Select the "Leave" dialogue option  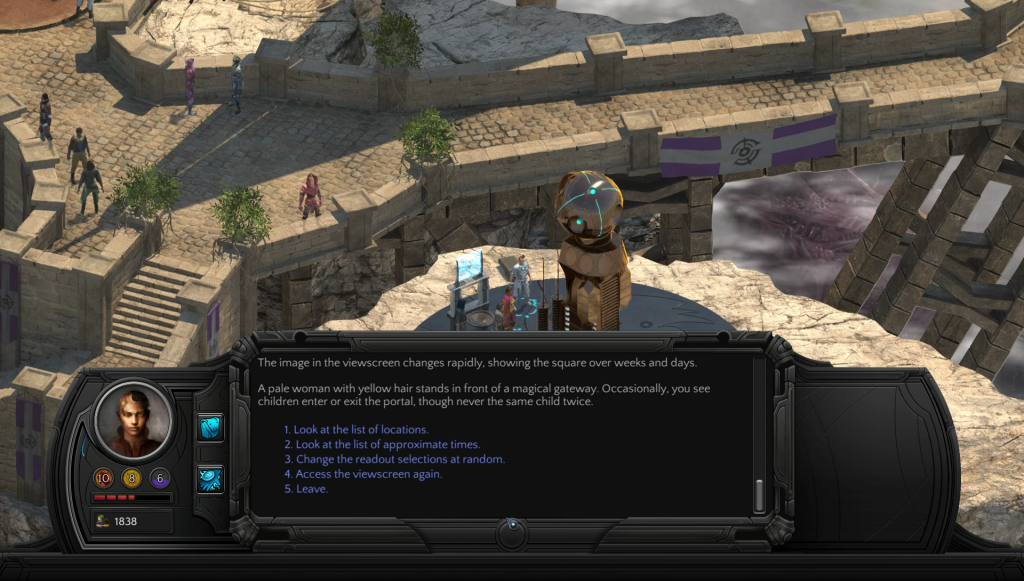click(312, 489)
